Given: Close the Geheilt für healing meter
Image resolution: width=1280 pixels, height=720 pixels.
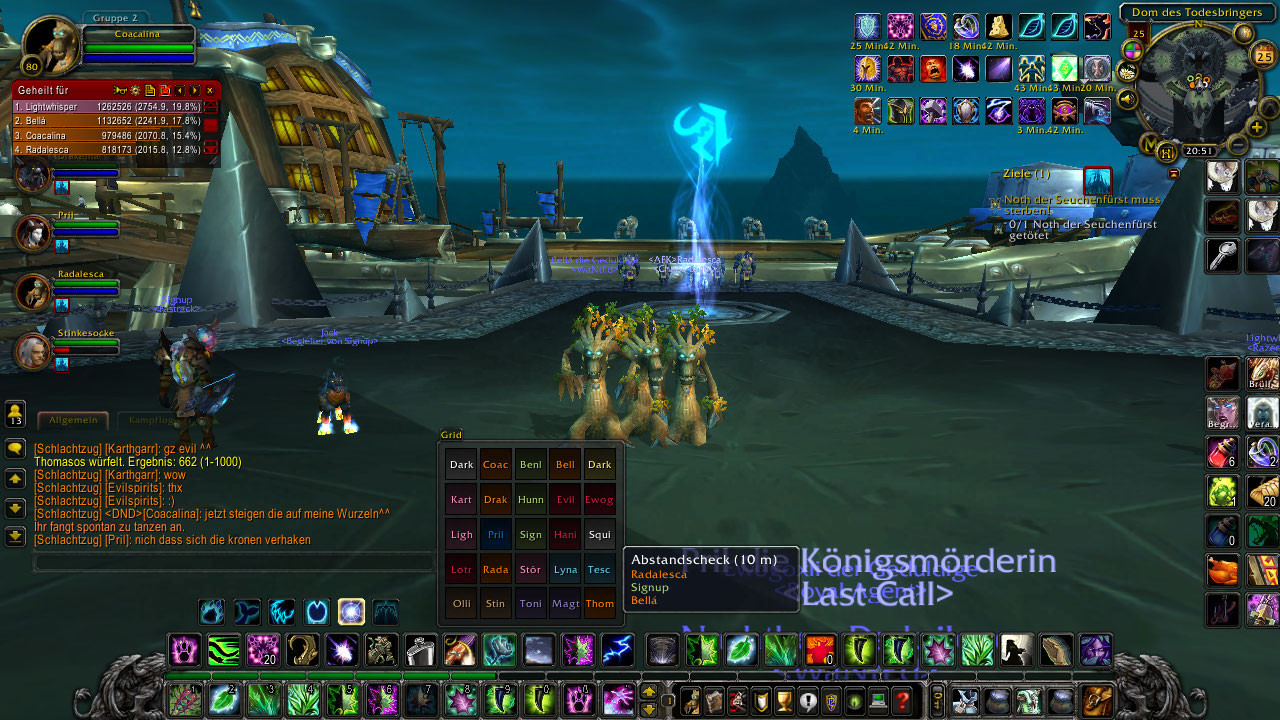Looking at the screenshot, I should pos(210,90).
